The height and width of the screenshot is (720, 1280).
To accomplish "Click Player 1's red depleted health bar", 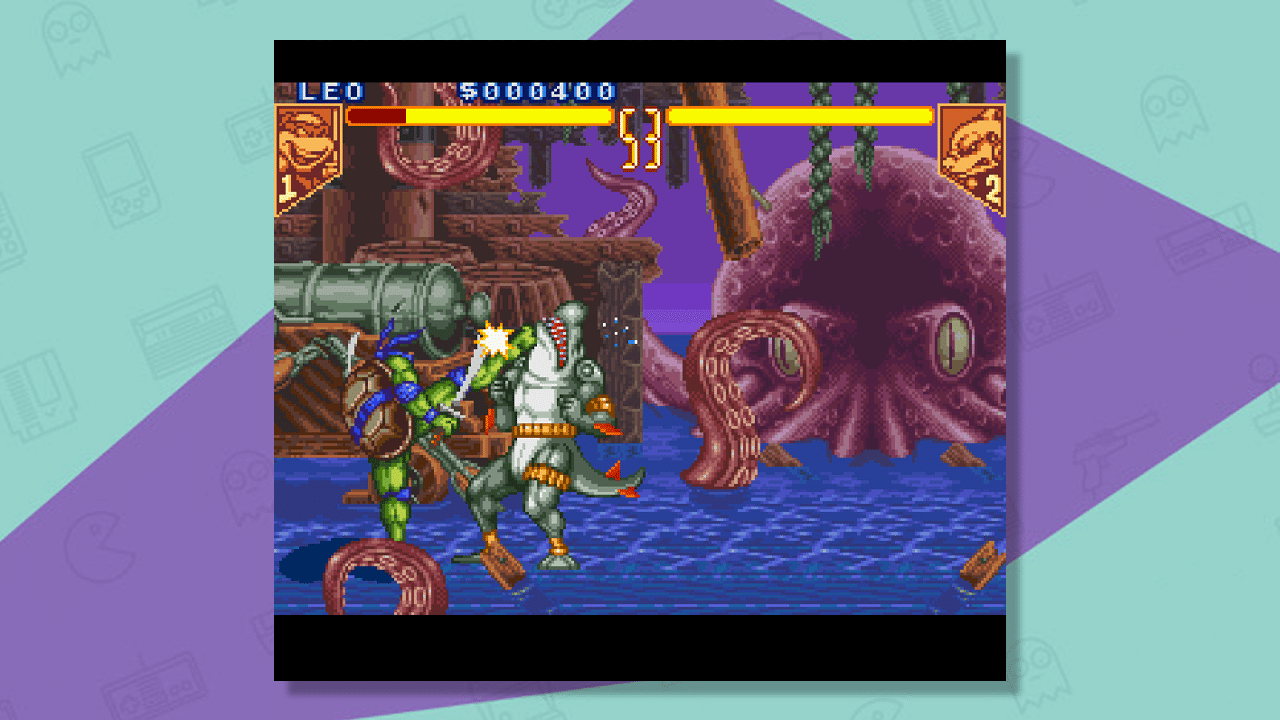I will (375, 115).
